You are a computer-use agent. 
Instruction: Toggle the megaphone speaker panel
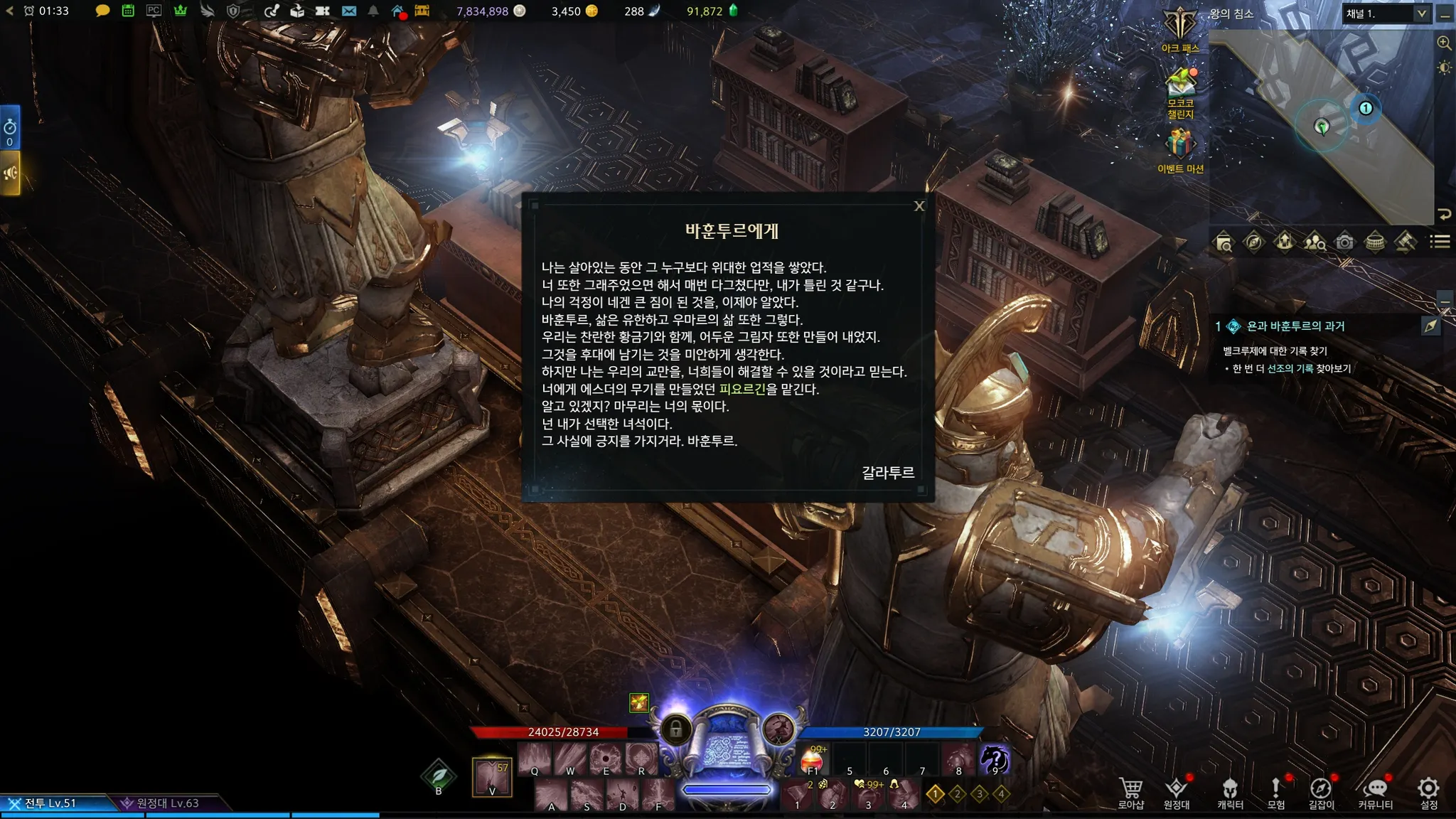pyautogui.click(x=10, y=173)
